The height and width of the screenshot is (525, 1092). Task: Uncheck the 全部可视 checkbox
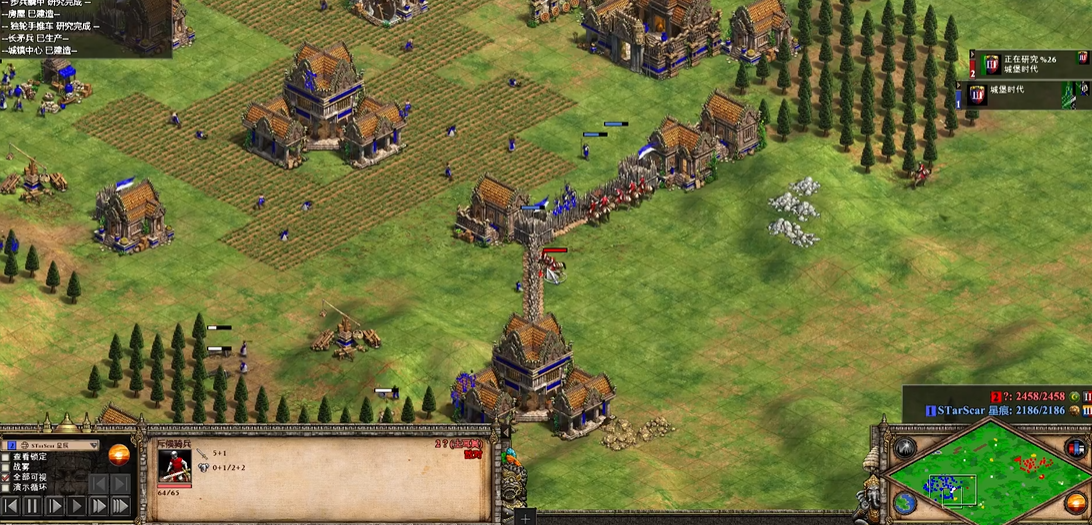6,477
